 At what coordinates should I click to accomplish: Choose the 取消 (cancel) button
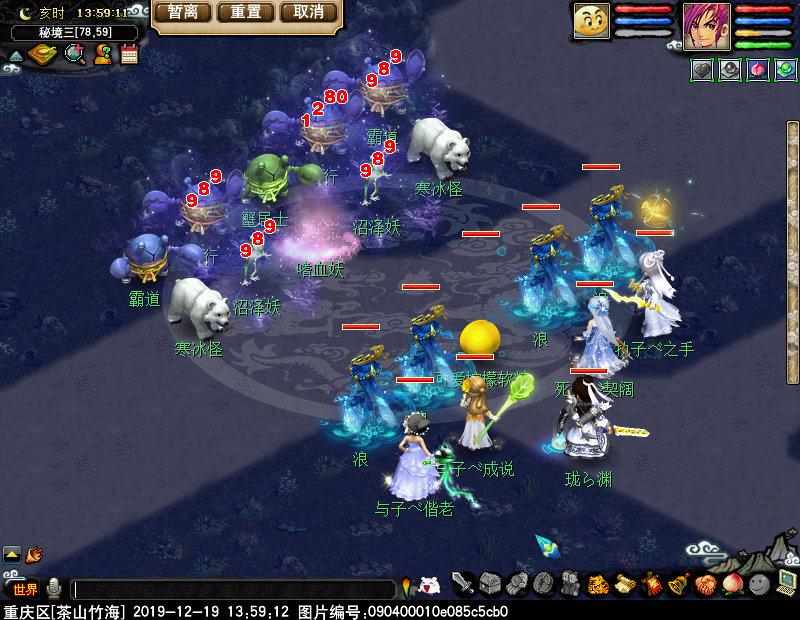(x=308, y=13)
